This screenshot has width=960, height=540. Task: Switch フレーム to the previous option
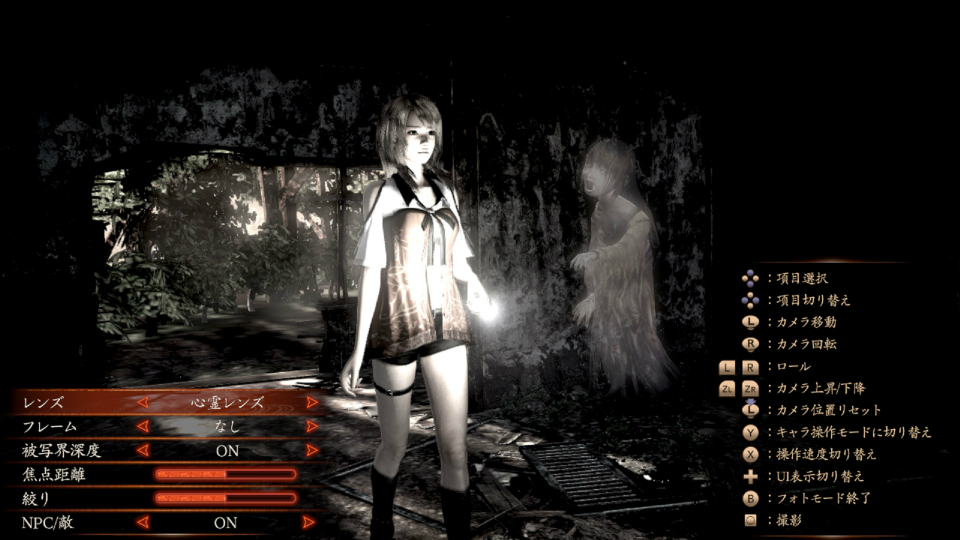[142, 426]
